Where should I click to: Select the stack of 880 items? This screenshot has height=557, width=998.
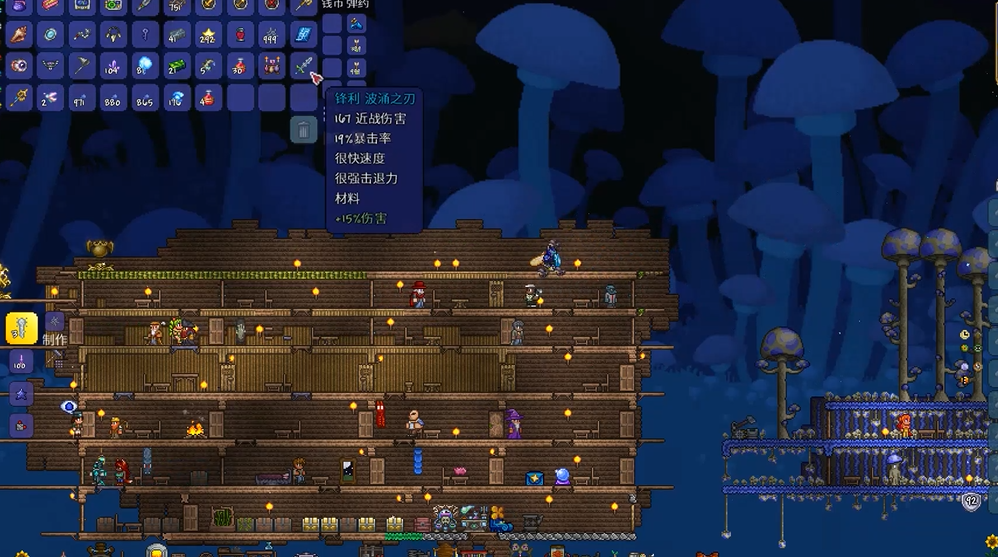pos(113,98)
